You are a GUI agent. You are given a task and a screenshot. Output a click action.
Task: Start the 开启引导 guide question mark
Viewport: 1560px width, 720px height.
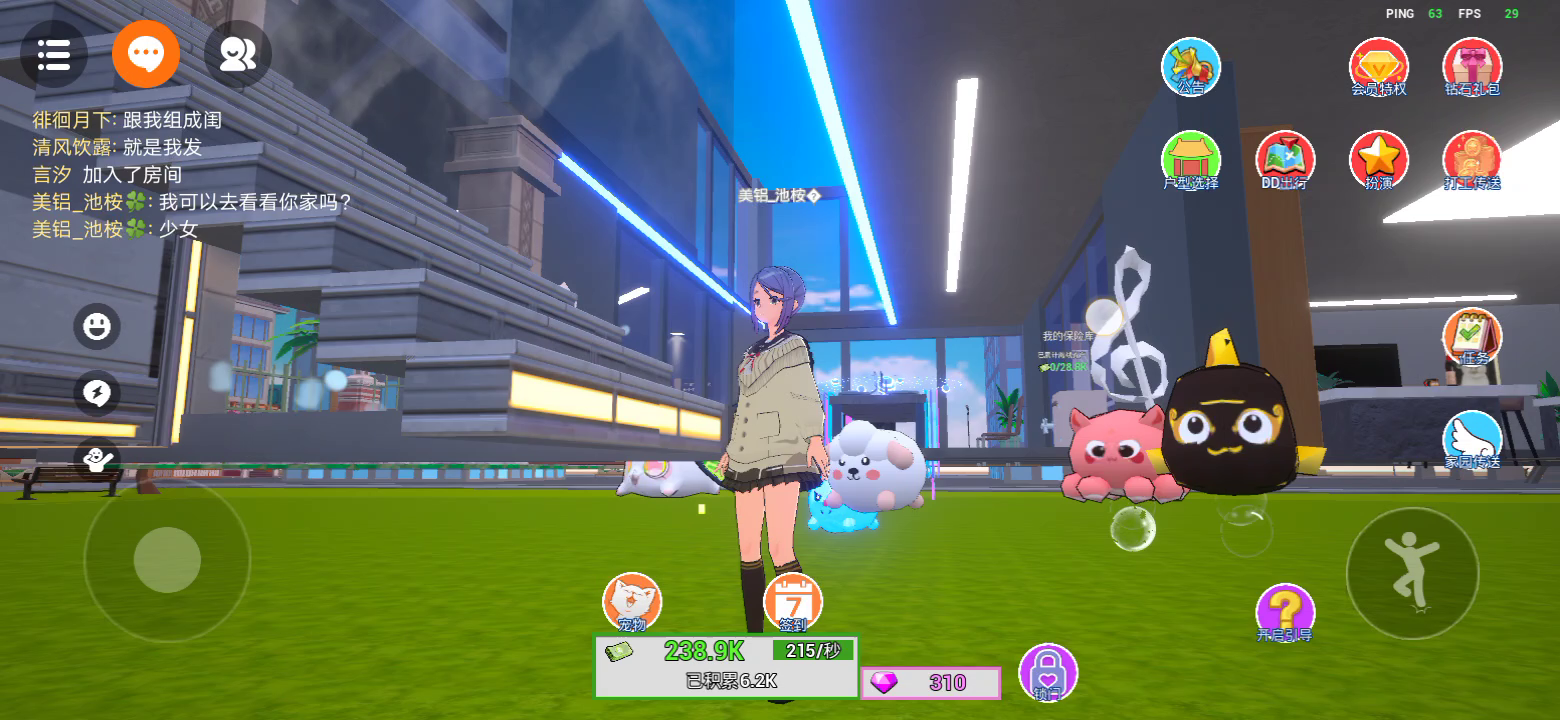(x=1285, y=612)
